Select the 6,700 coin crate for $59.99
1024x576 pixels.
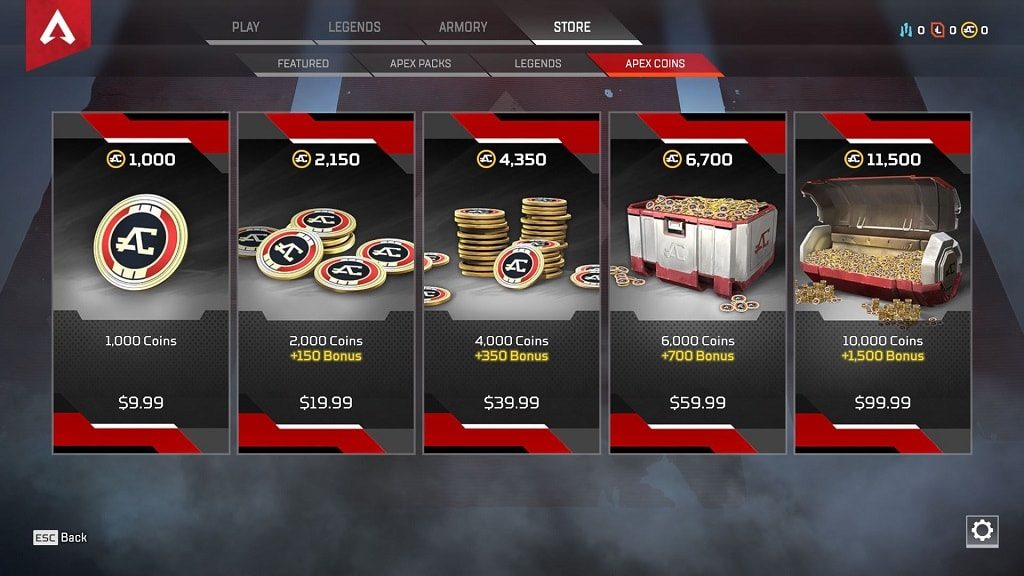point(697,283)
